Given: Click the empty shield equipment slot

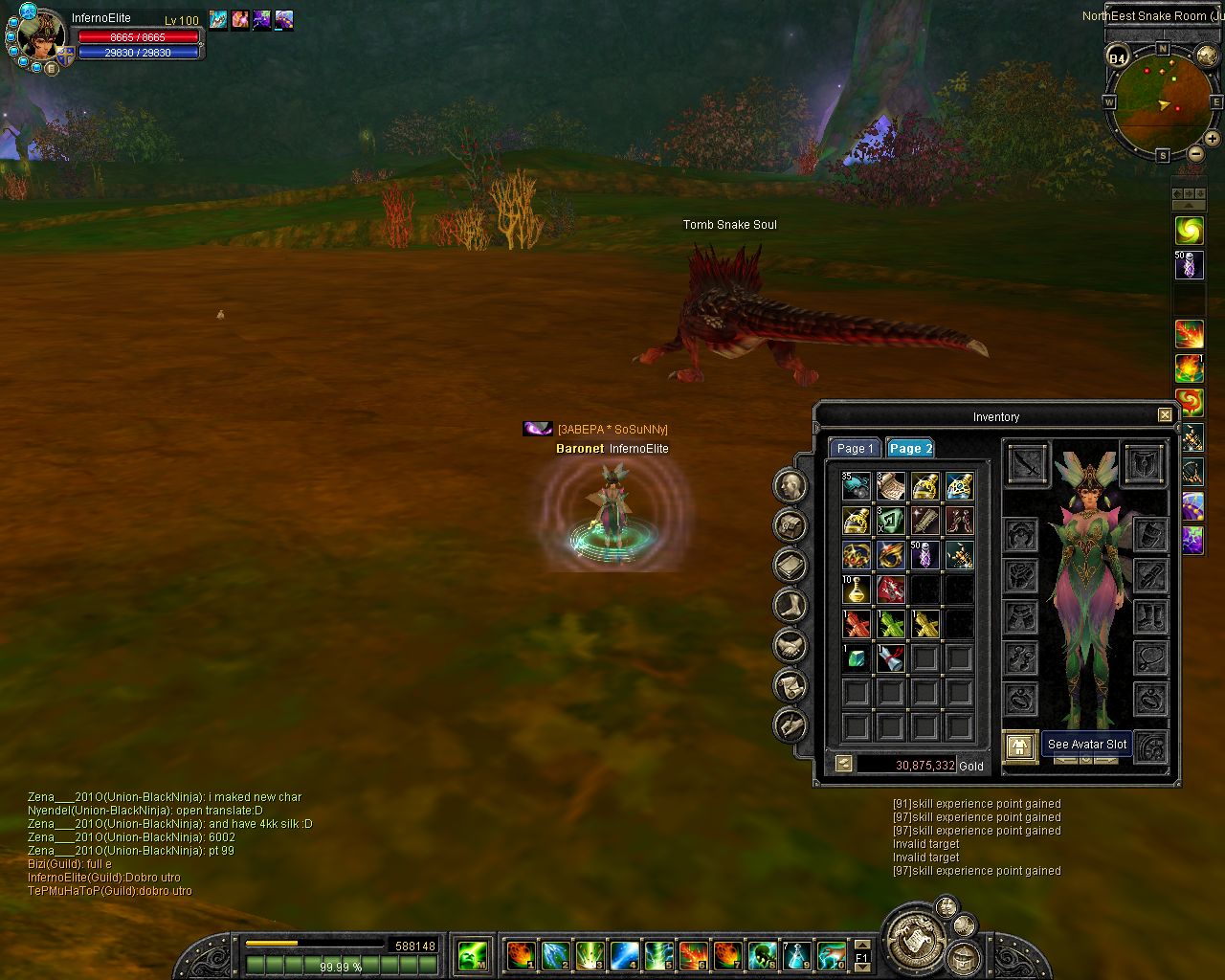Looking at the screenshot, I should point(1144,464).
